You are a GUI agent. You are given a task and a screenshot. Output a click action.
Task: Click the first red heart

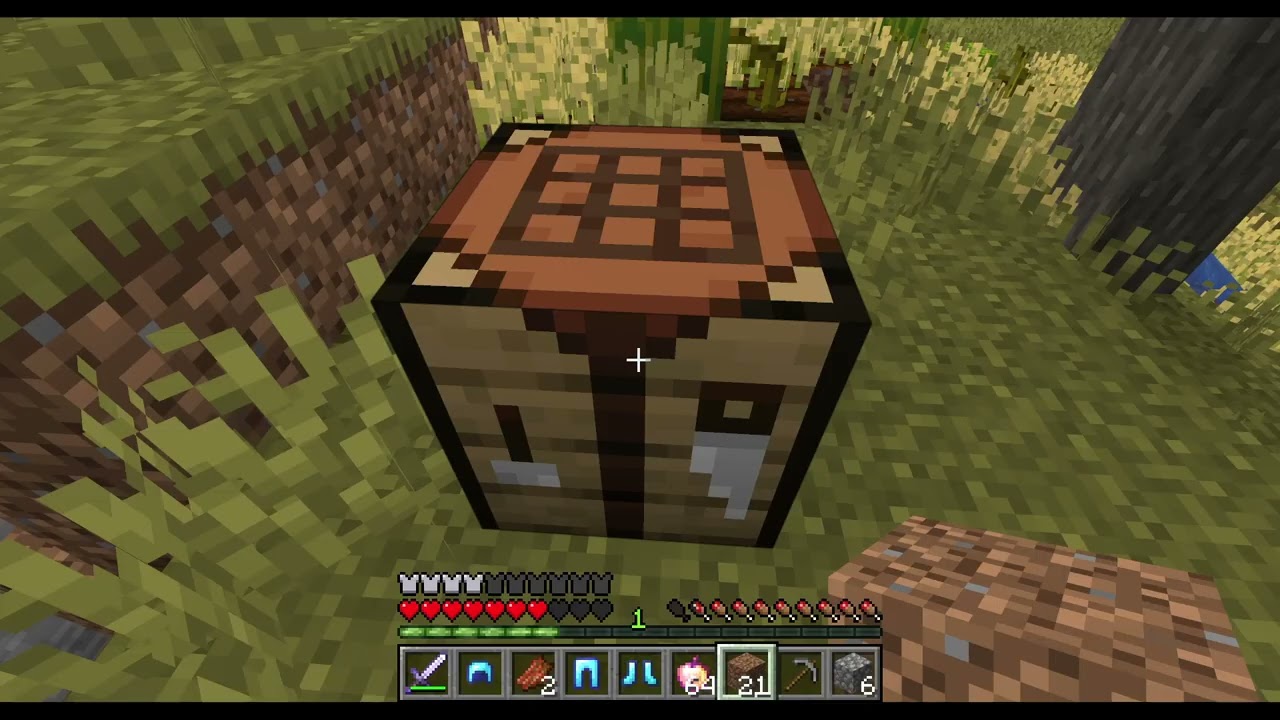(409, 608)
